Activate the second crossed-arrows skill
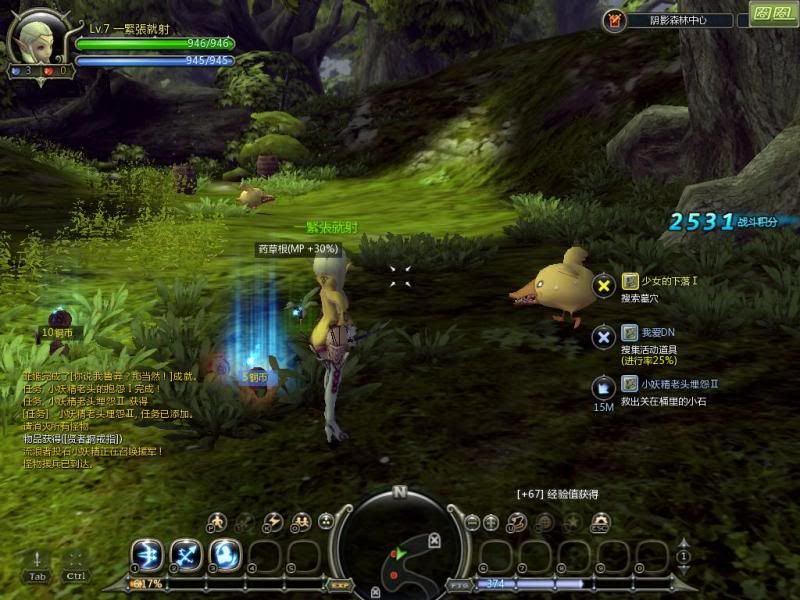Image resolution: width=800 pixels, height=600 pixels. tap(186, 555)
